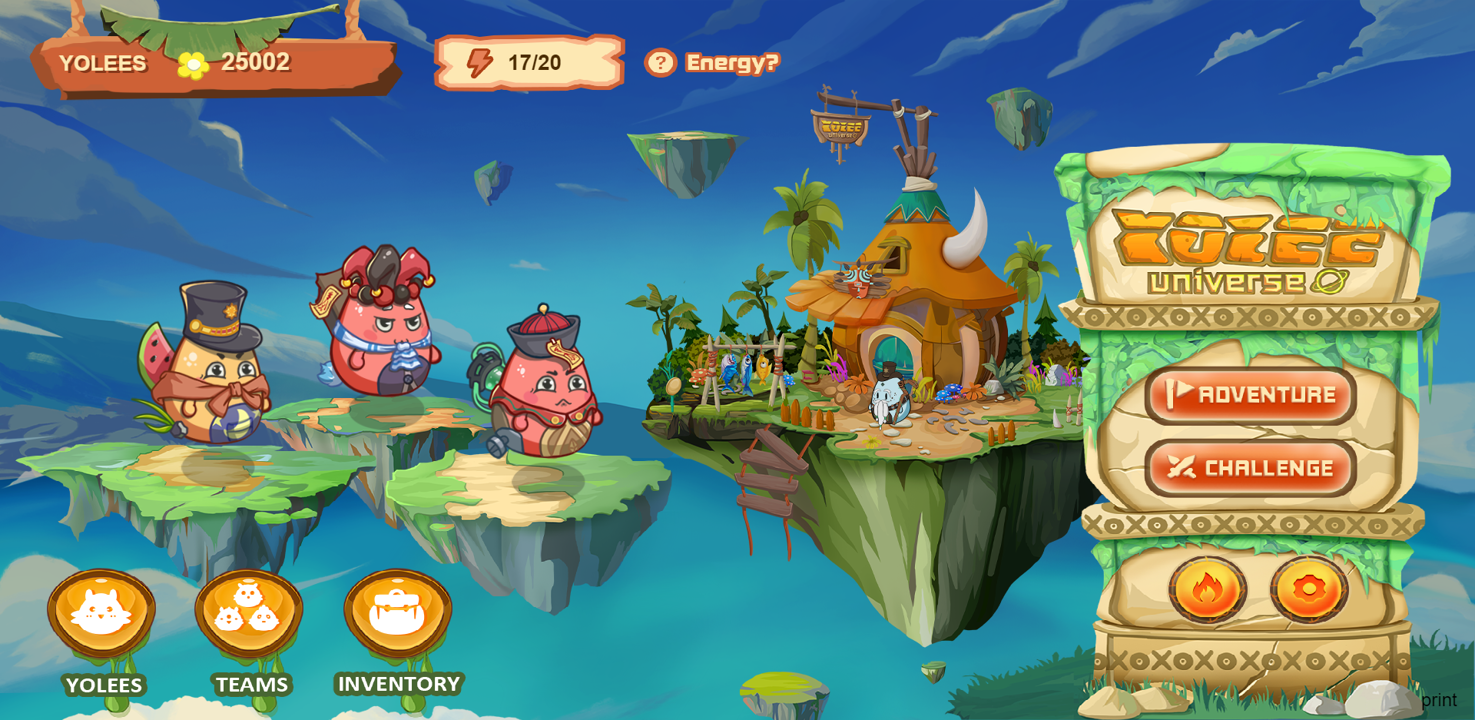The image size is (1475, 720).
Task: Start the Adventure mode
Action: pos(1250,395)
